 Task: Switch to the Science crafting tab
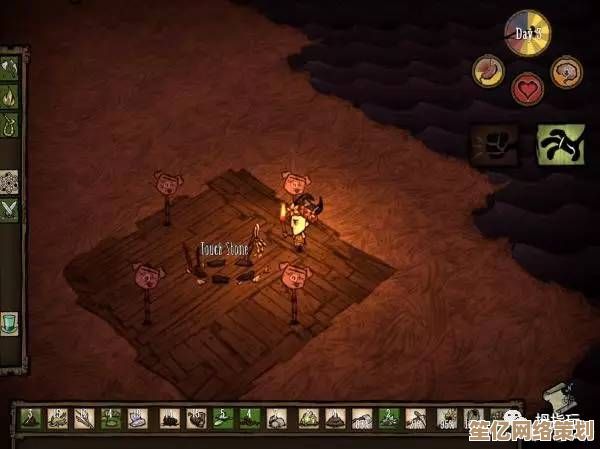pos(10,181)
